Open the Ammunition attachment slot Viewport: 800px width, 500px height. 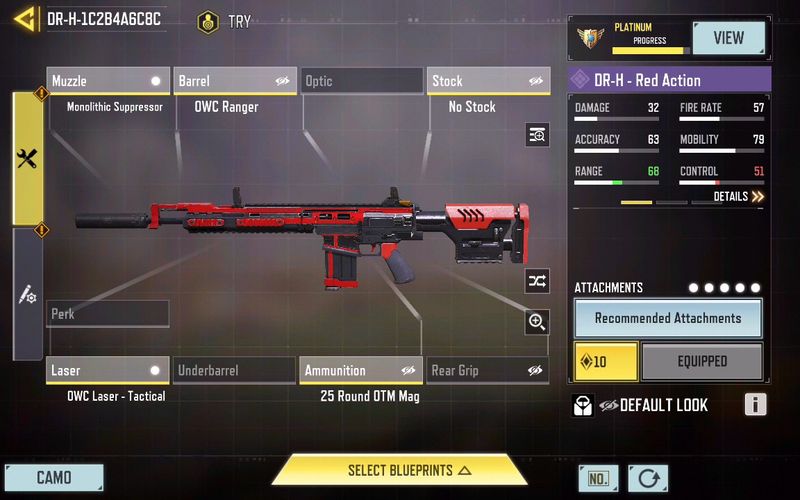(x=361, y=371)
